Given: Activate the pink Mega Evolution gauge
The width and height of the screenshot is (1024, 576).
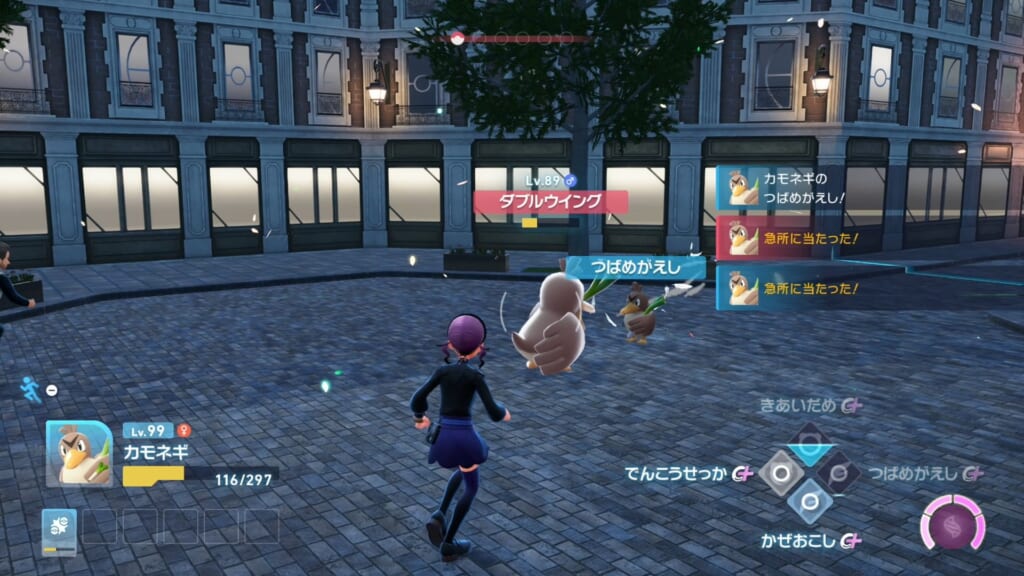Looking at the screenshot, I should point(952,524).
